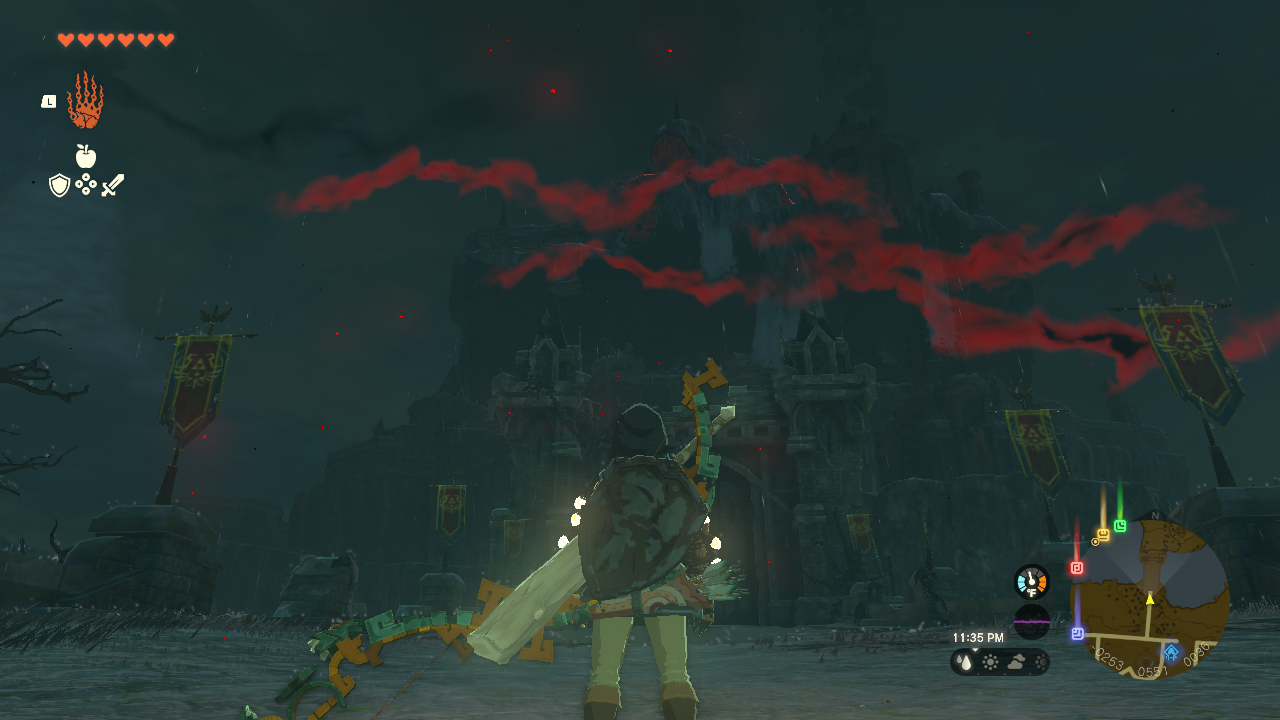The image size is (1280, 720).
Task: Select the yellow stamp map marker
Action: click(x=1103, y=535)
